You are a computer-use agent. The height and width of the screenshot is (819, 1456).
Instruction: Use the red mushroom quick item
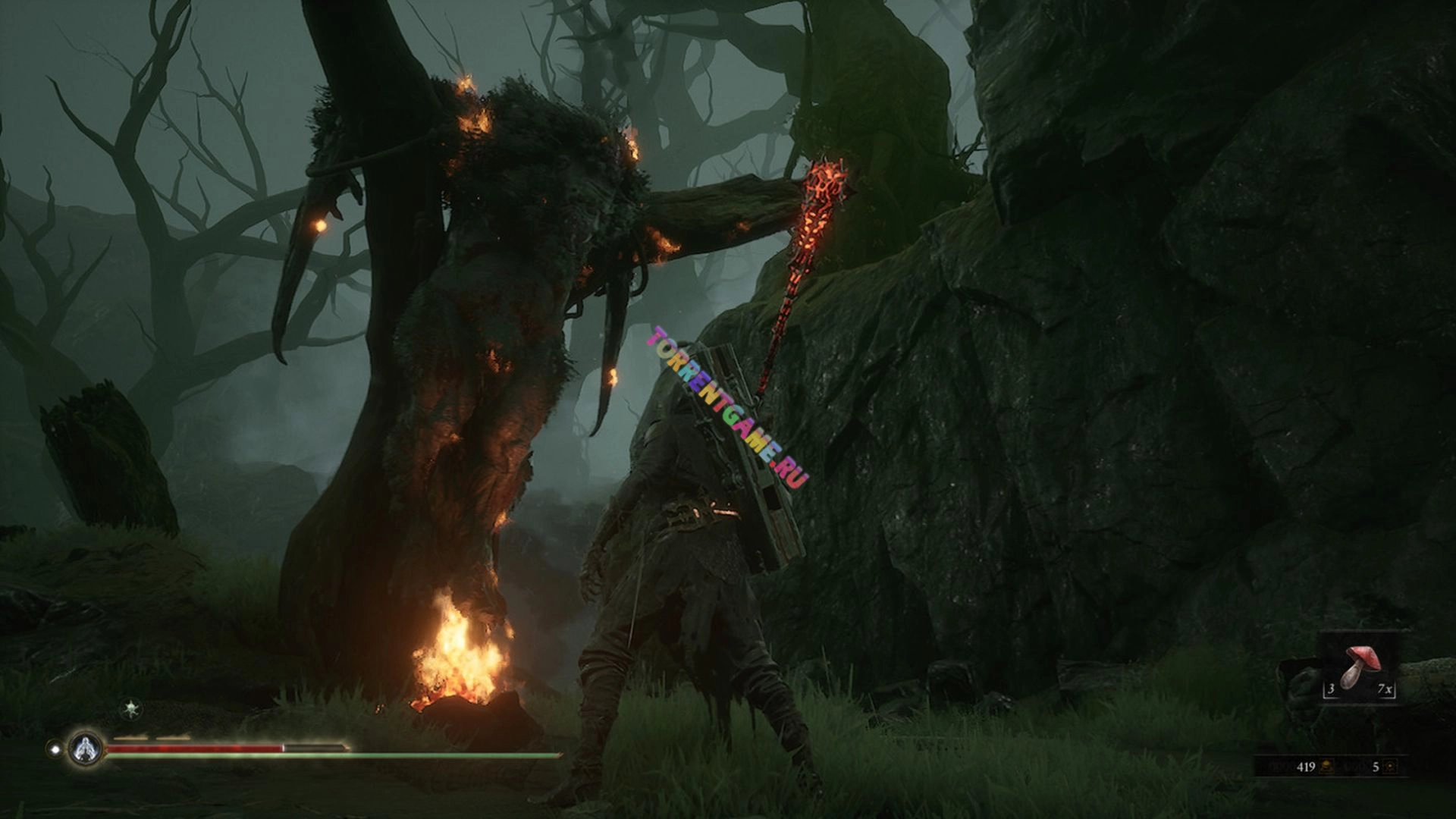click(x=1357, y=666)
